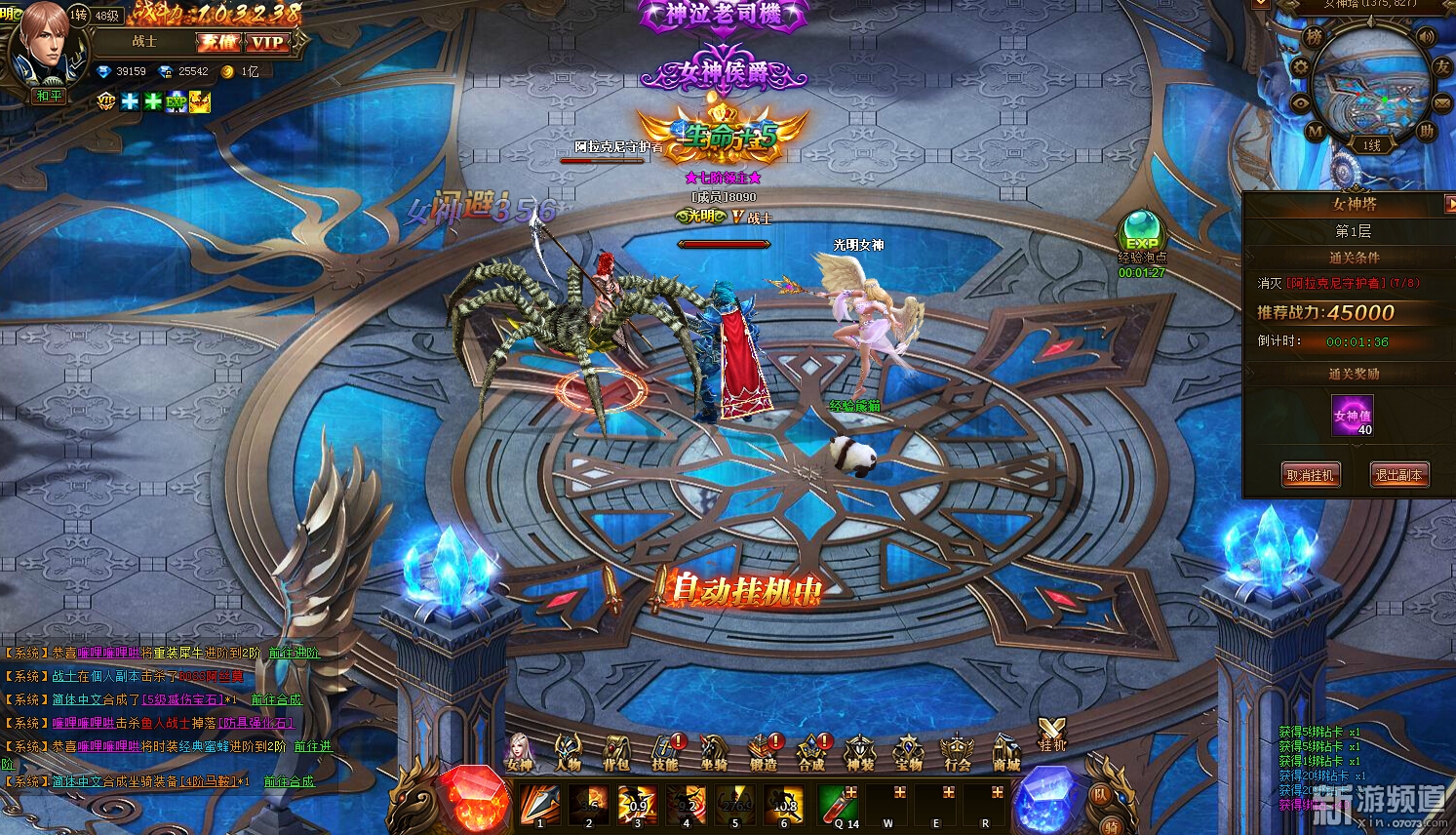1456x835 pixels.
Task: Open the 商城 shop
Action: [x=1005, y=753]
